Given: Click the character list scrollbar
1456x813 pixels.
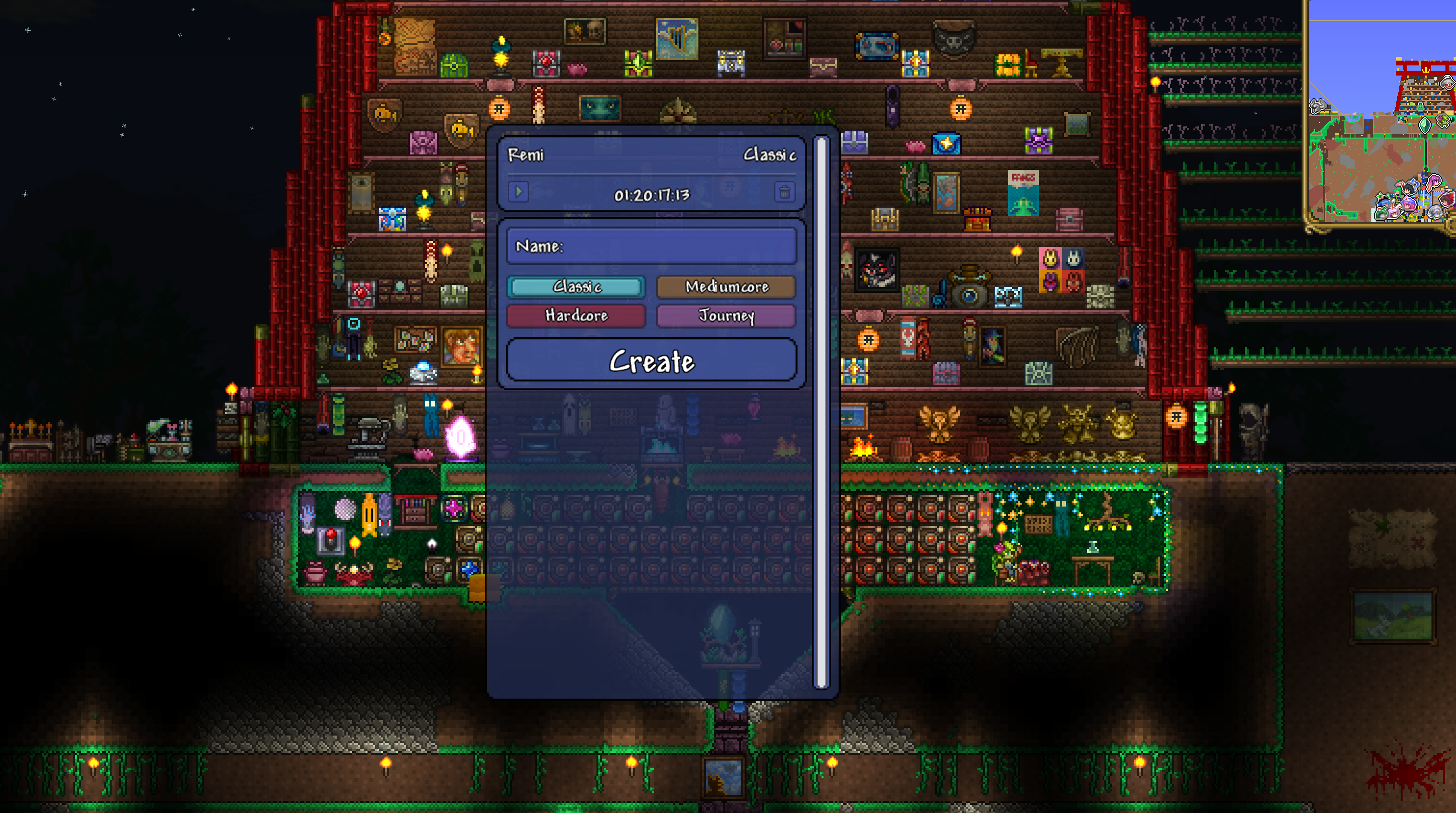Looking at the screenshot, I should (x=821, y=413).
